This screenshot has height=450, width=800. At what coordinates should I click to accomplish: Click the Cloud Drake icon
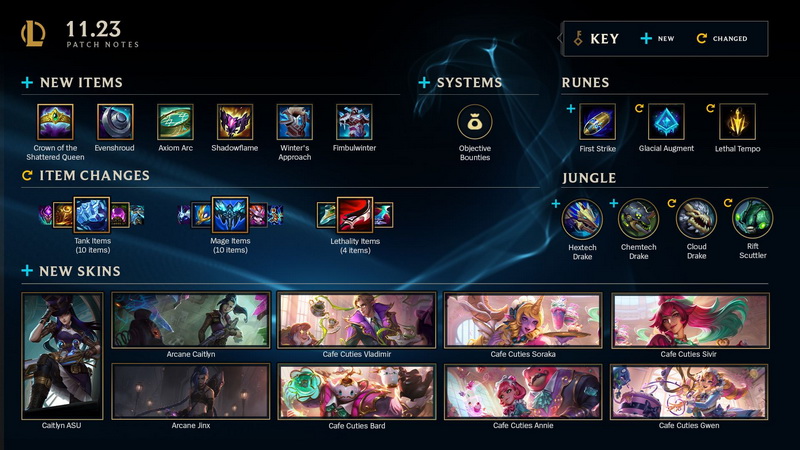click(x=696, y=218)
